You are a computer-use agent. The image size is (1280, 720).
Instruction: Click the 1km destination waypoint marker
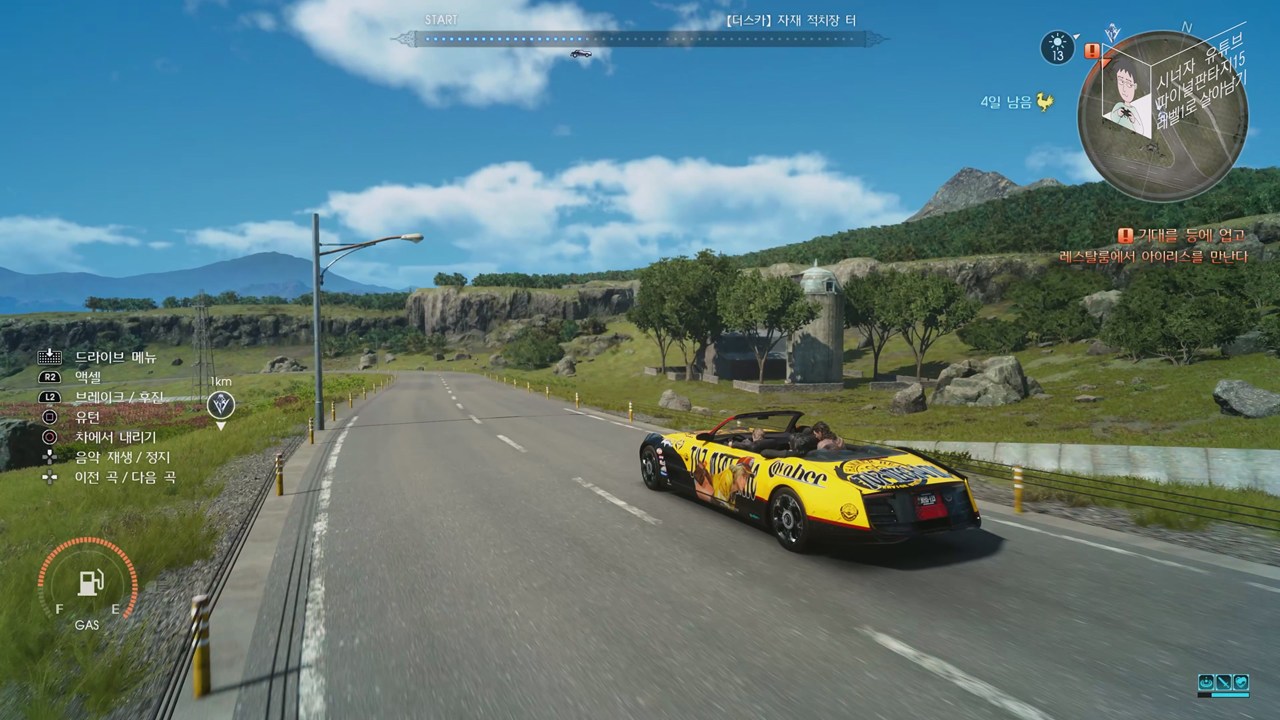(x=221, y=405)
